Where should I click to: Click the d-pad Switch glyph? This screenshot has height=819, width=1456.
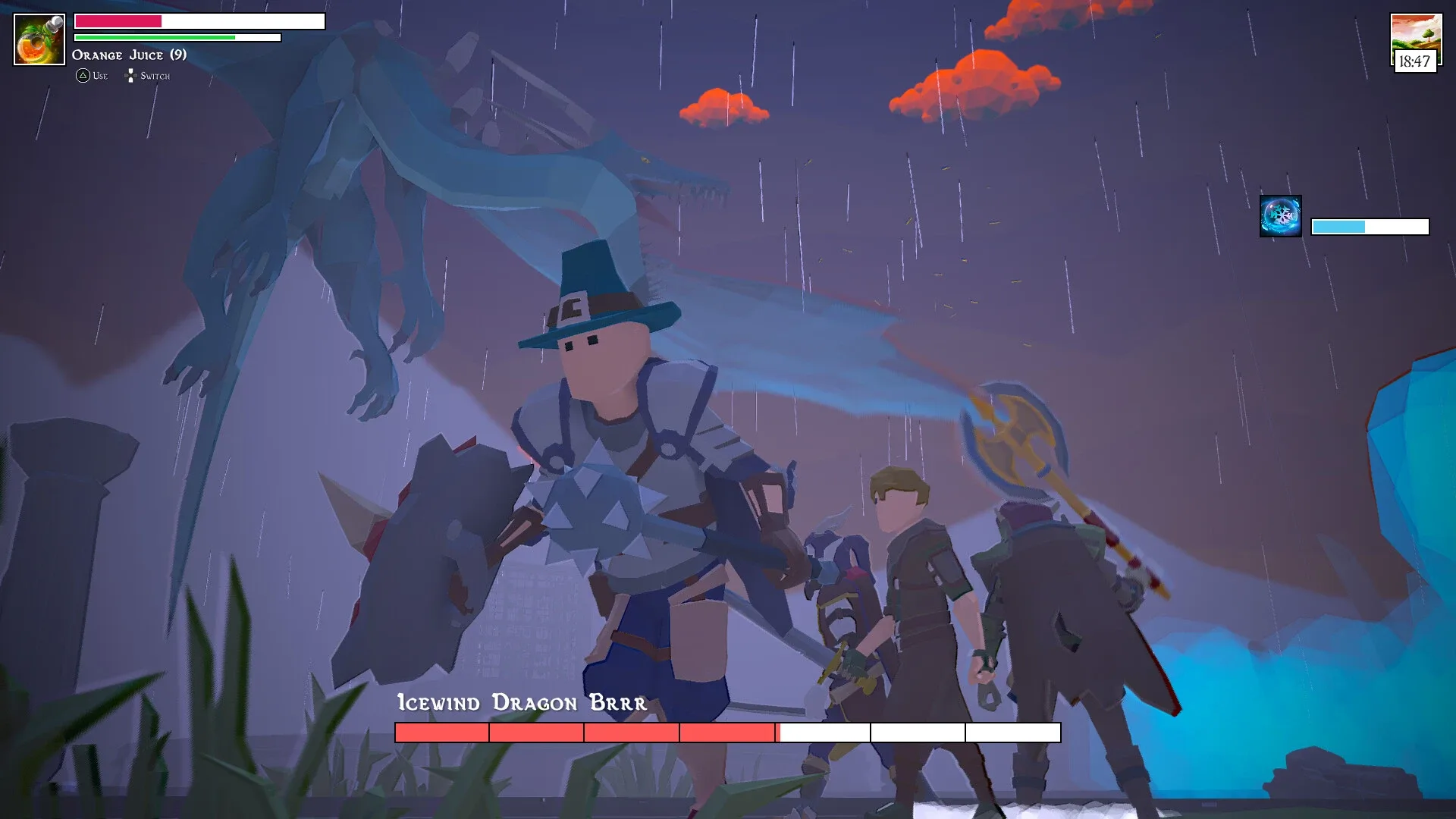click(130, 75)
